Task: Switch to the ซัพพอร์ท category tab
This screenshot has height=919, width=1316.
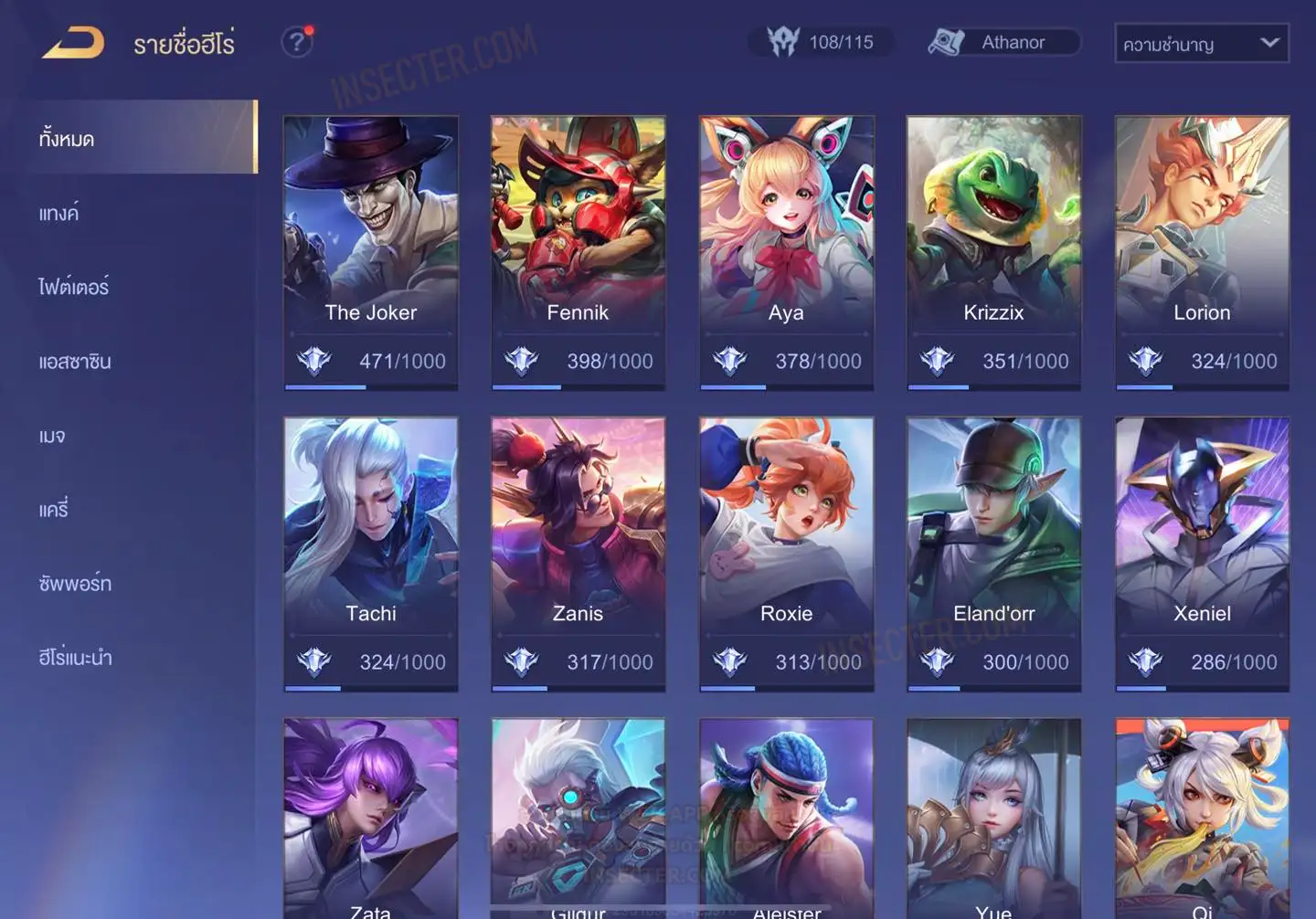Action: pyautogui.click(x=75, y=584)
